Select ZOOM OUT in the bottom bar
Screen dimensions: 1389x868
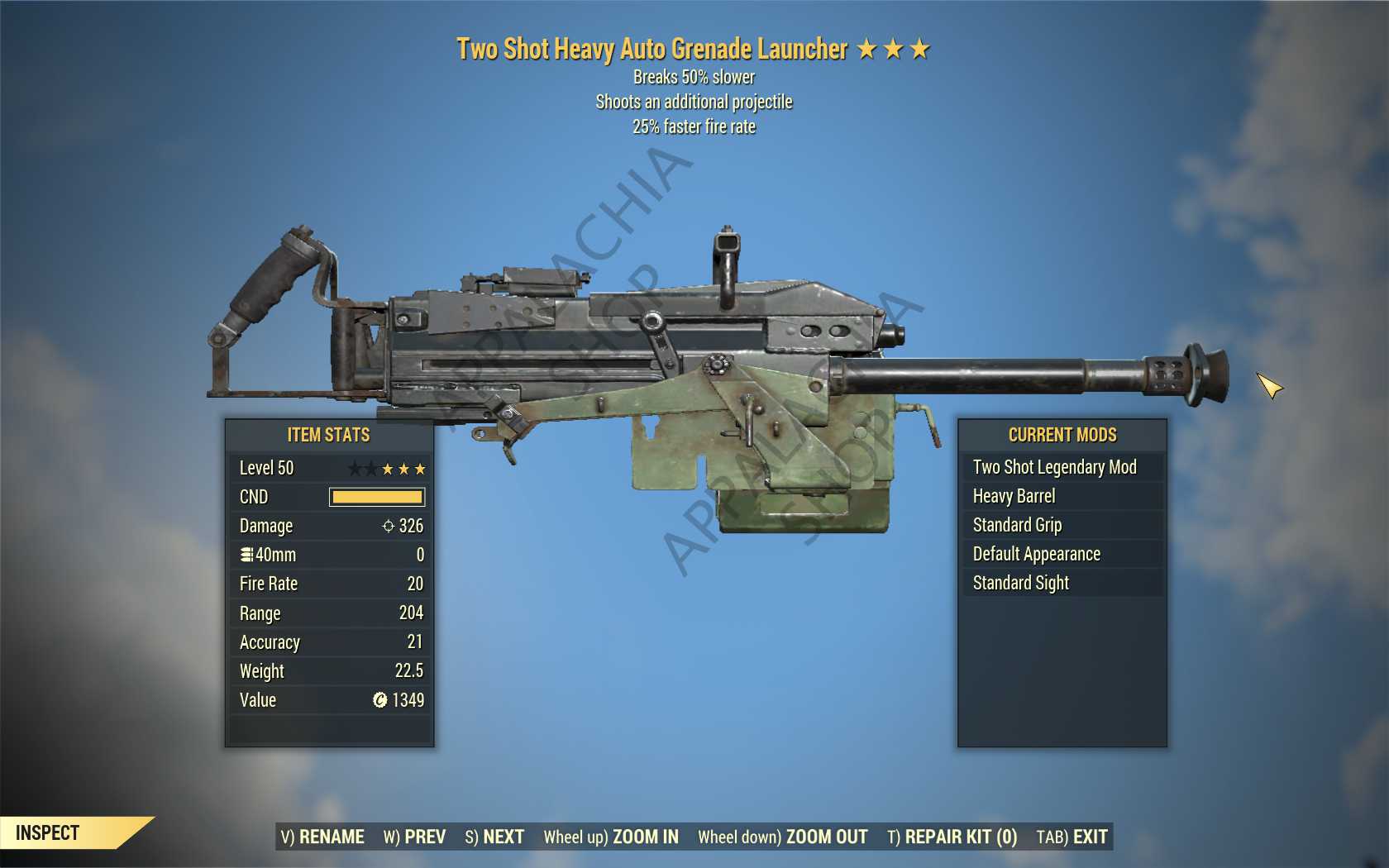pyautogui.click(x=782, y=837)
